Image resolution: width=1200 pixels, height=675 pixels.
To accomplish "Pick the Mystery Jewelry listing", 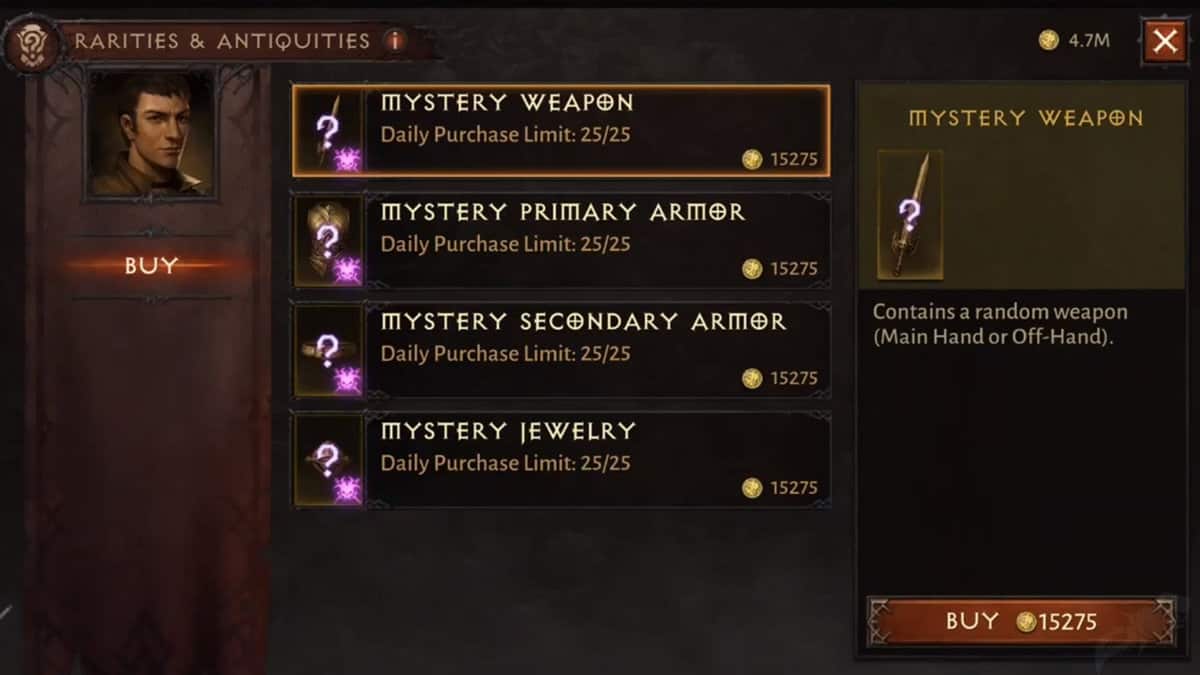I will (x=560, y=460).
